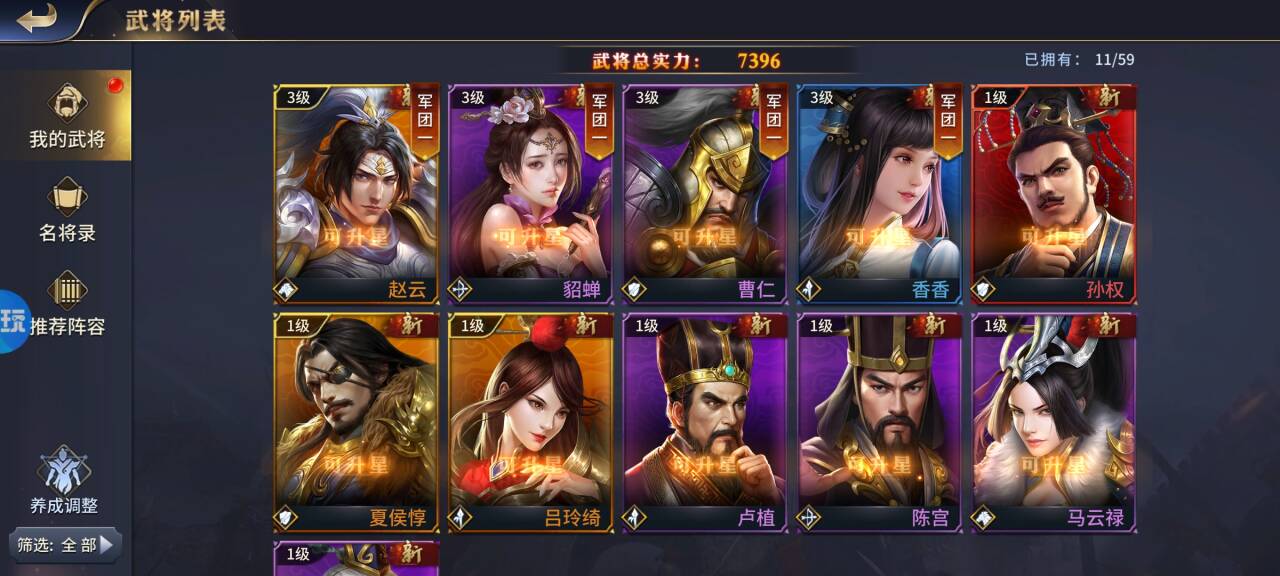Choose the 曹仁 general card
Screen dimensions: 1280x576
(705, 194)
